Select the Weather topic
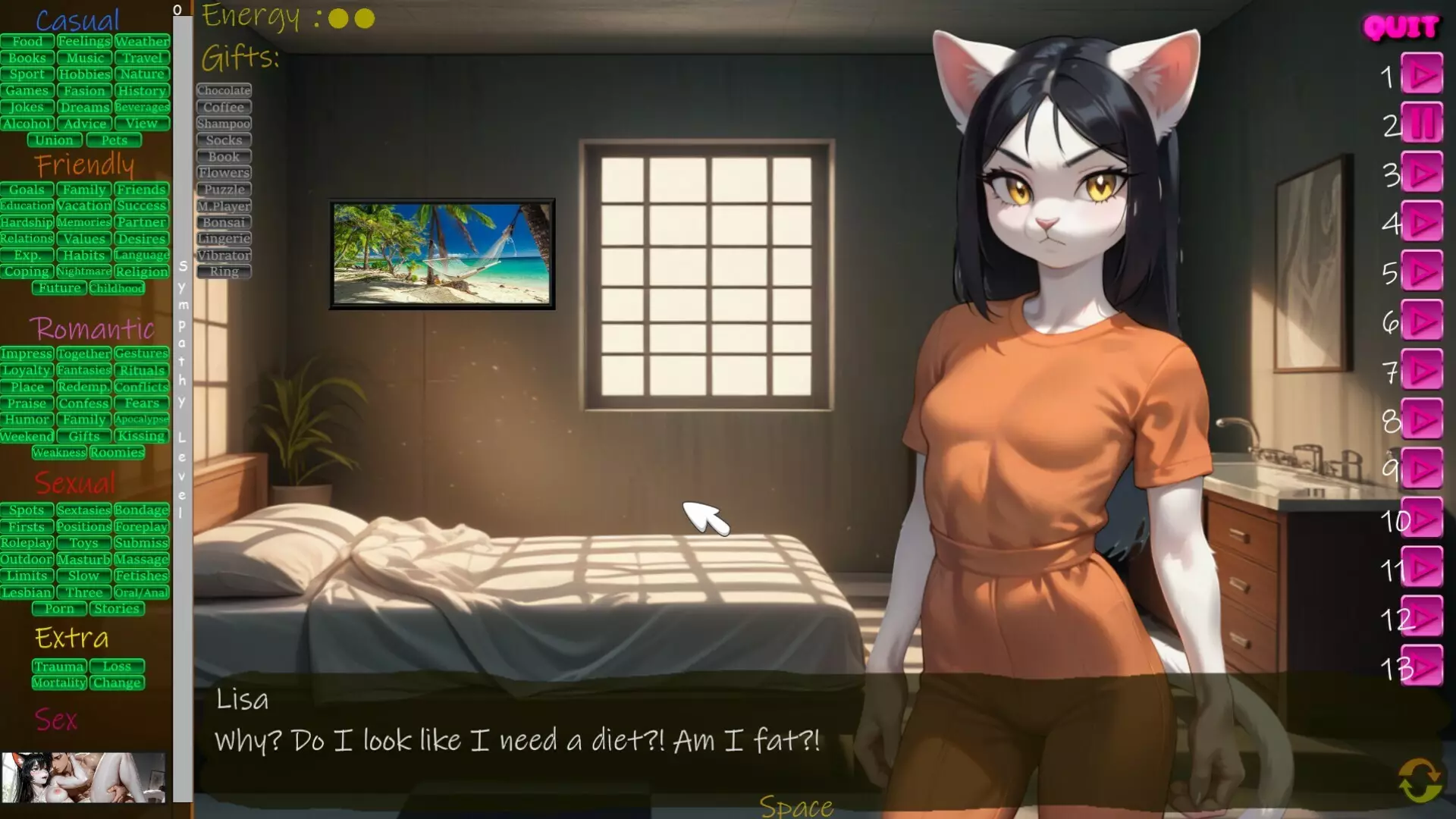This screenshot has height=819, width=1456. coord(143,42)
